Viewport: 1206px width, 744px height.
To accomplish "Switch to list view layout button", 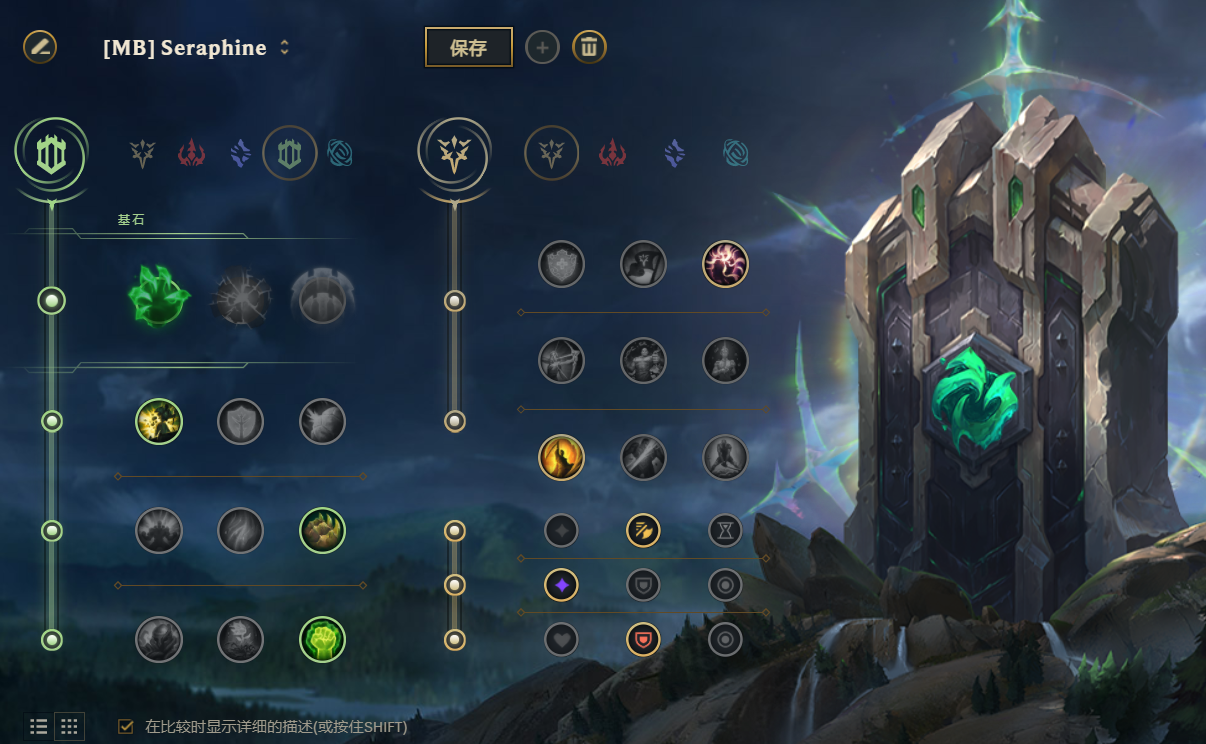I will pos(39,727).
